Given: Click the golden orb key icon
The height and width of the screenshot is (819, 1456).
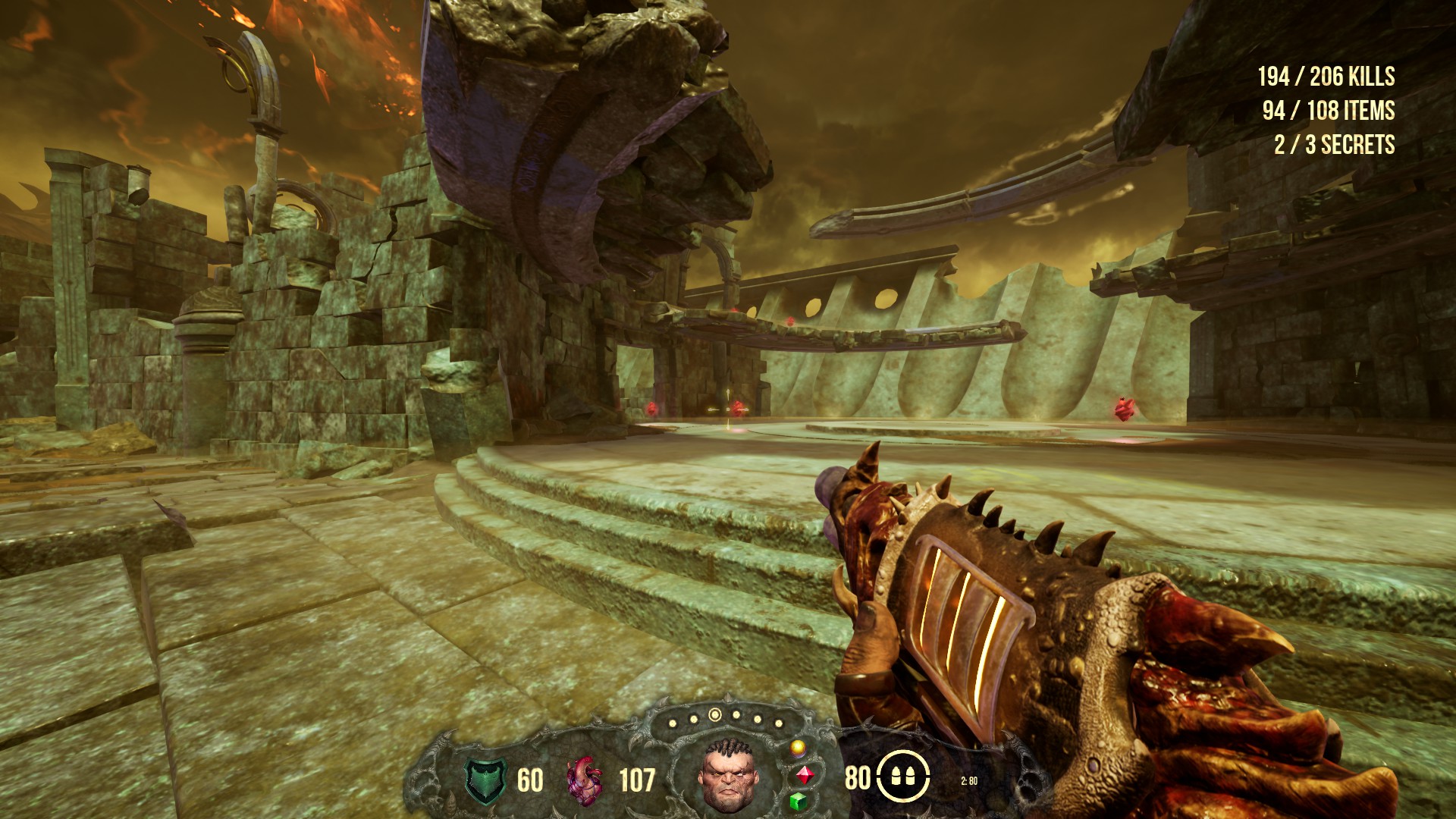Looking at the screenshot, I should click(x=797, y=748).
